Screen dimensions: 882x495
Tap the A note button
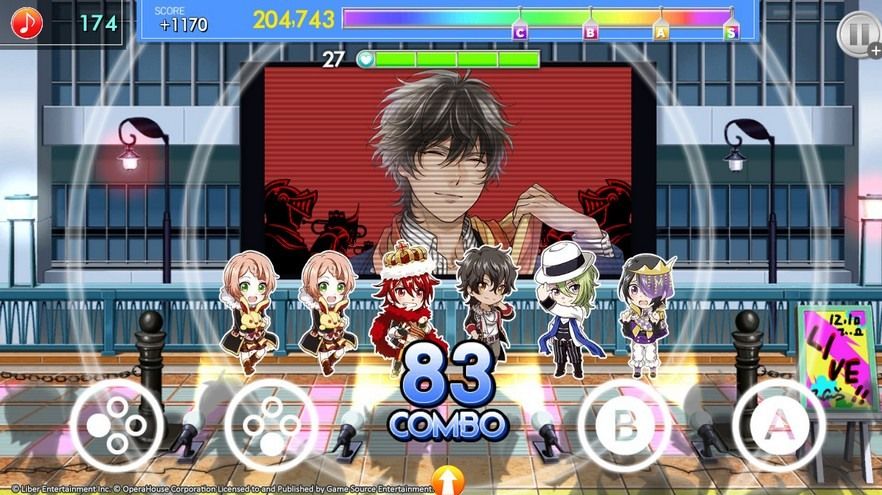779,425
